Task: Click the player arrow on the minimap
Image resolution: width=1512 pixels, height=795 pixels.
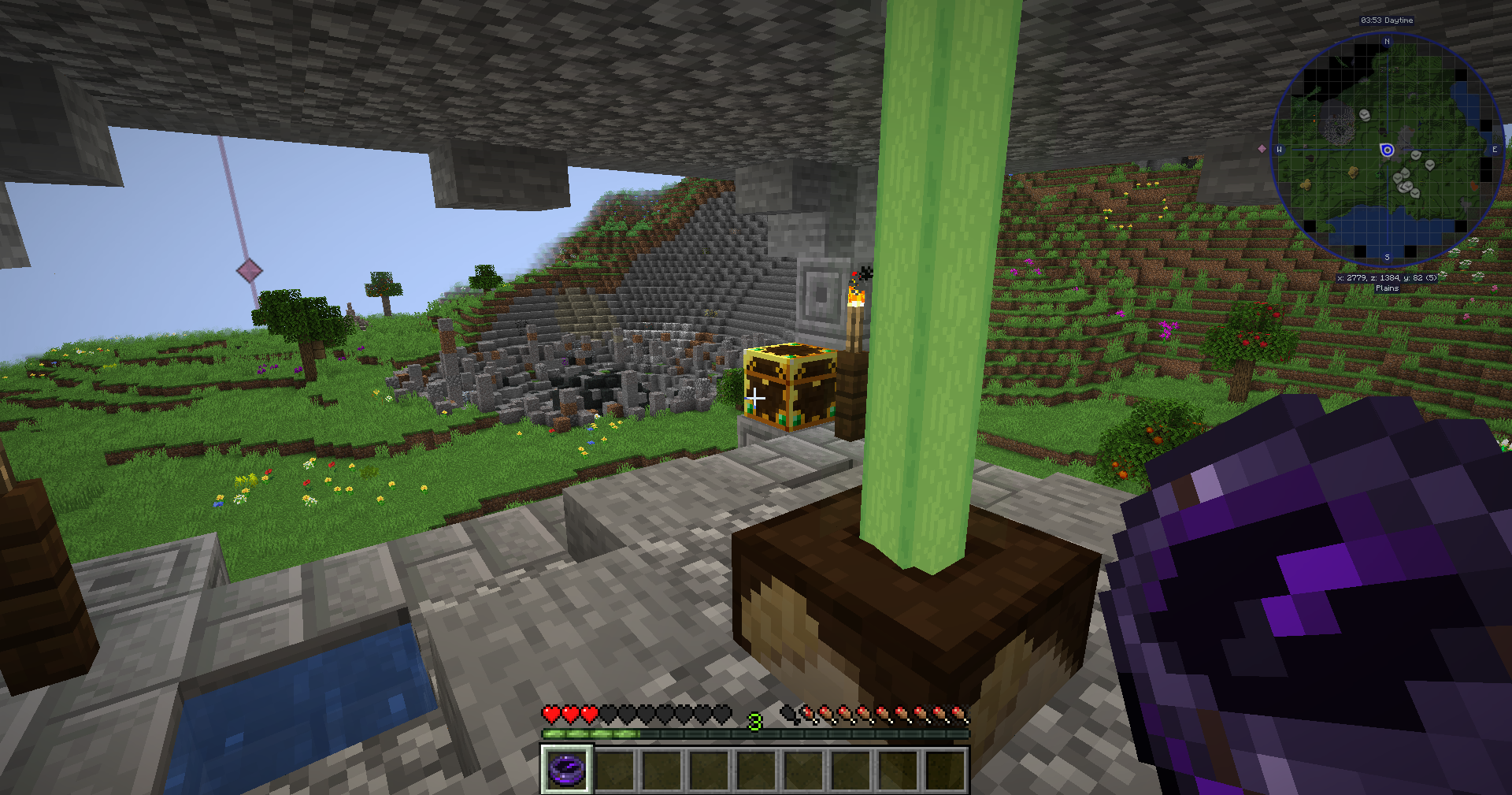Action: pos(1386,150)
